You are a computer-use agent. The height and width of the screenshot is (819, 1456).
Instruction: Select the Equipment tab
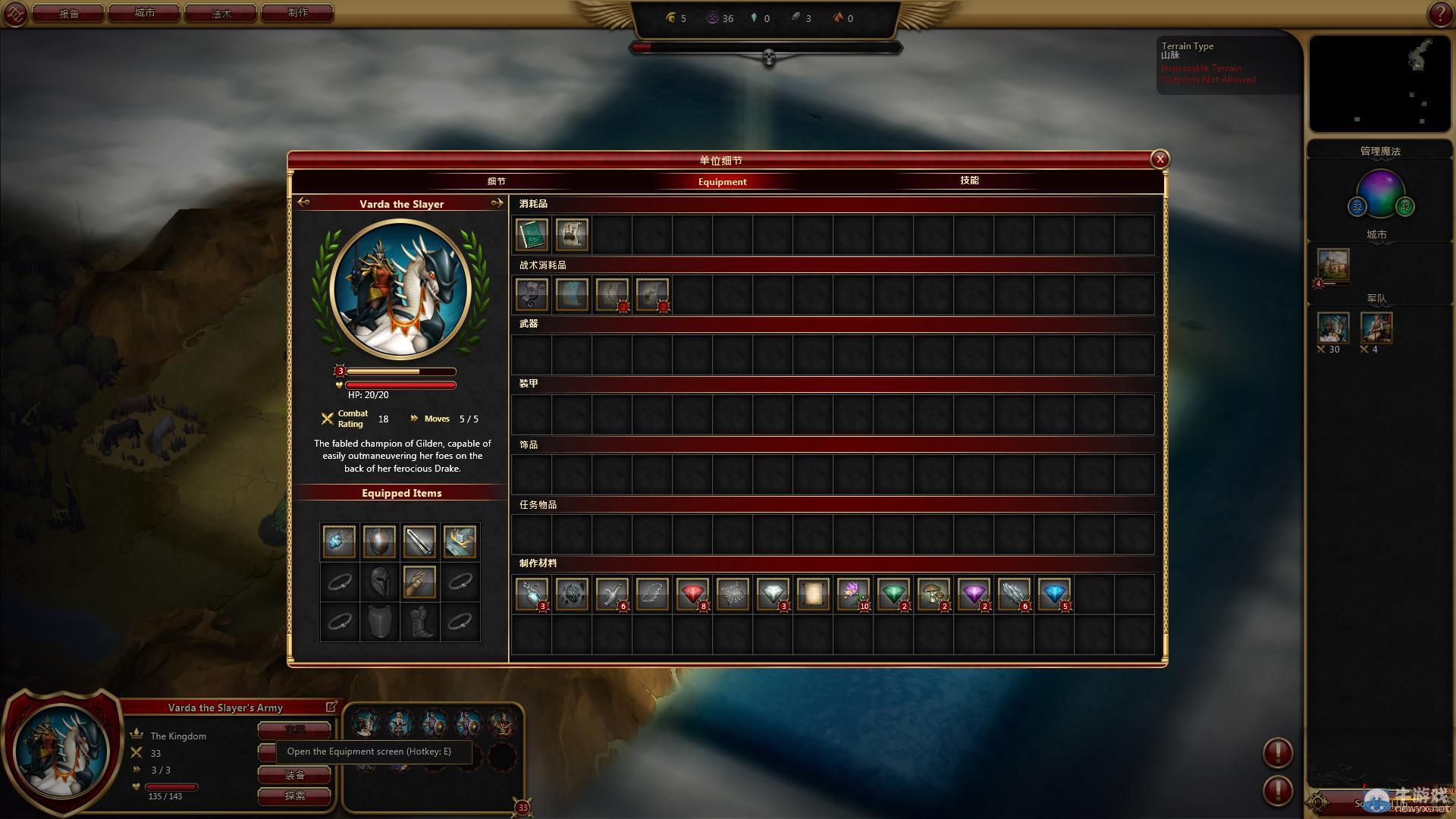point(722,181)
